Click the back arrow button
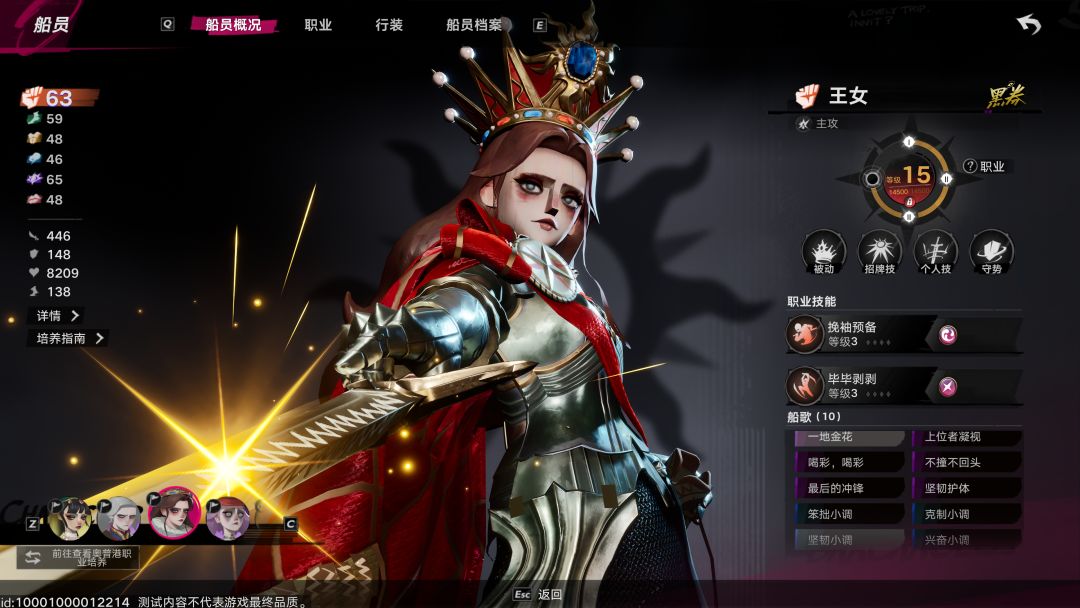This screenshot has width=1080, height=608. (x=1028, y=25)
